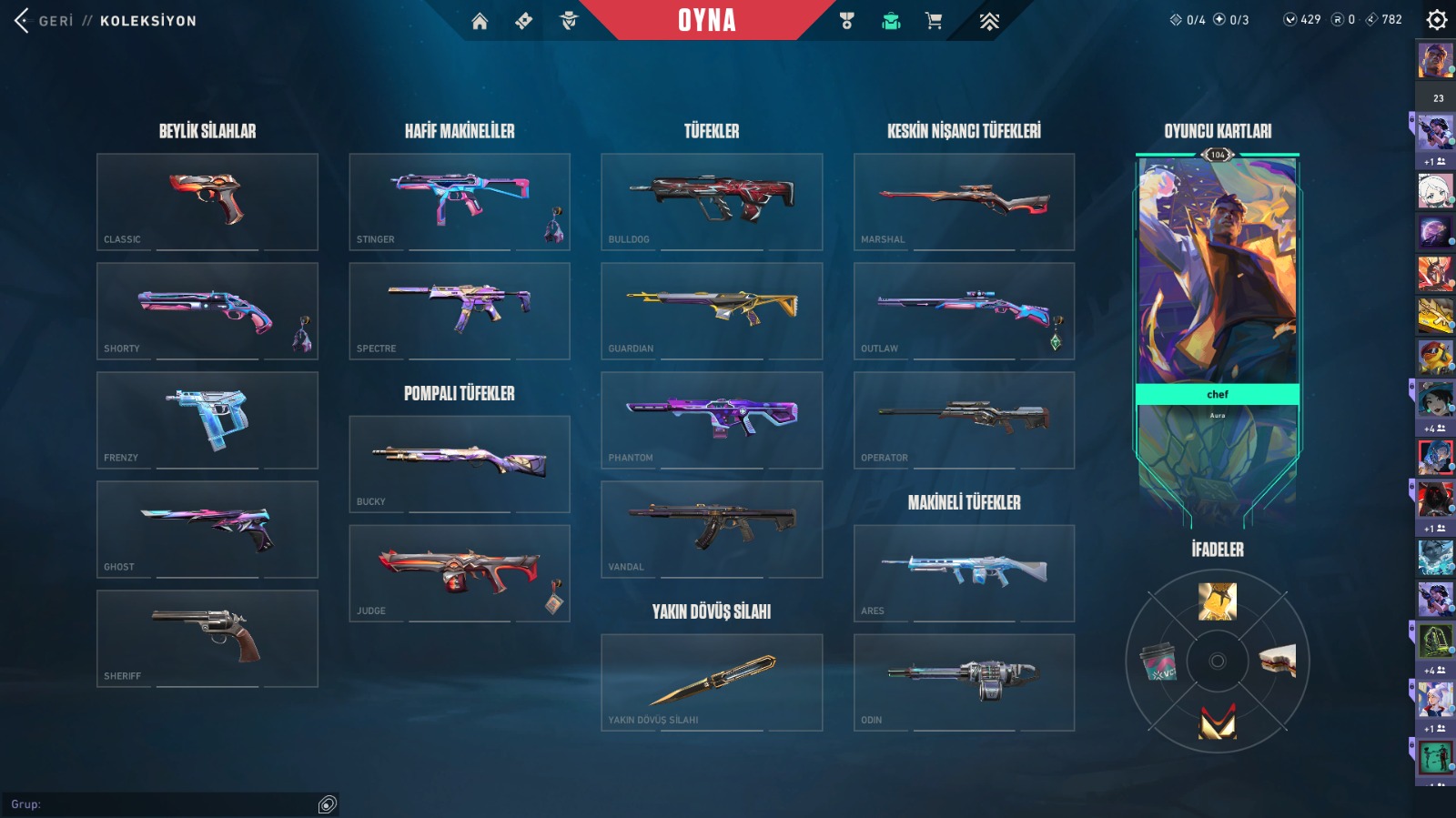This screenshot has width=1456, height=818.
Task: Go back using the Geri button
Action: [x=44, y=20]
